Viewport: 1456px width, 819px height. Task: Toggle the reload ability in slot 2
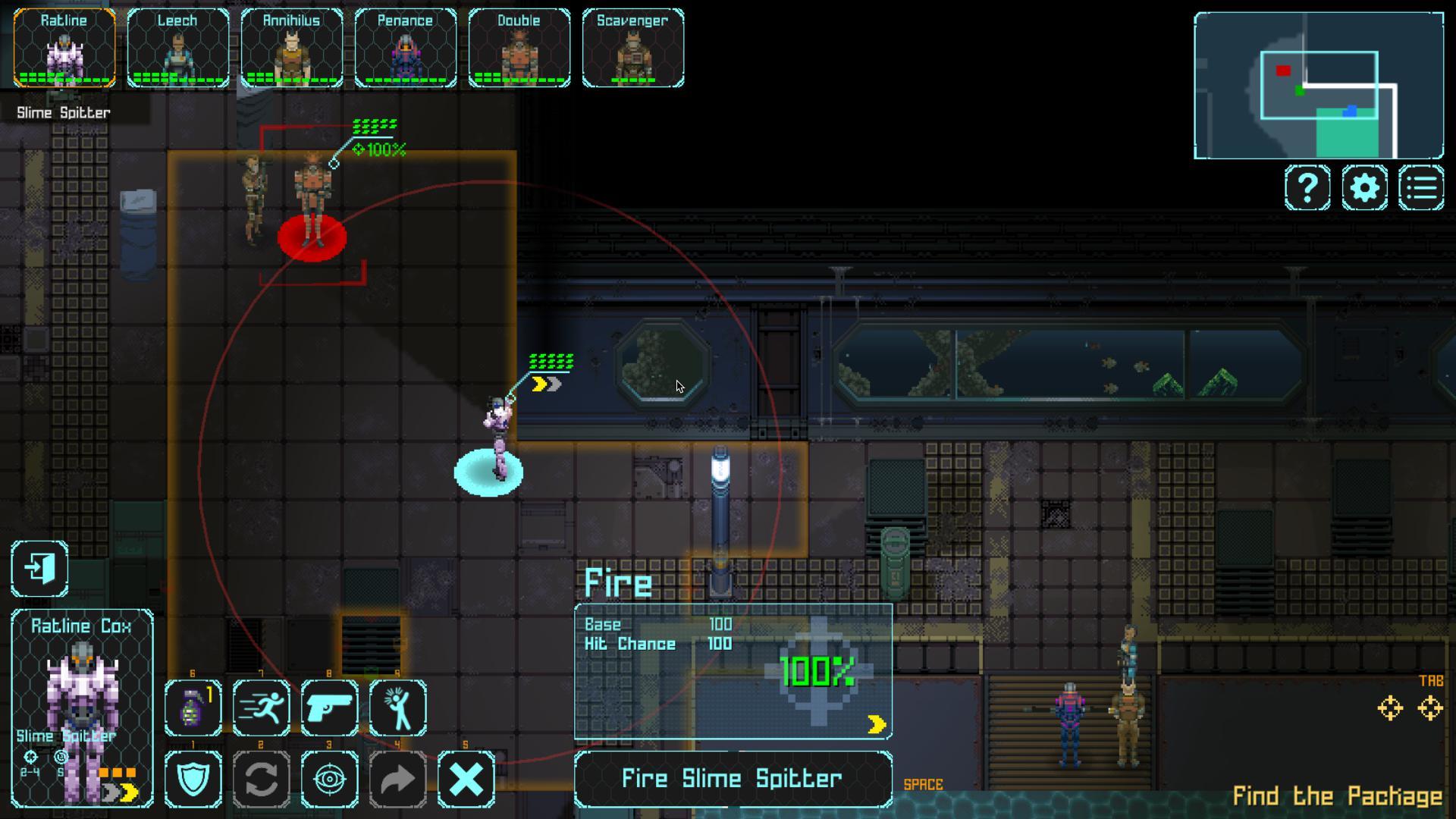click(x=261, y=777)
